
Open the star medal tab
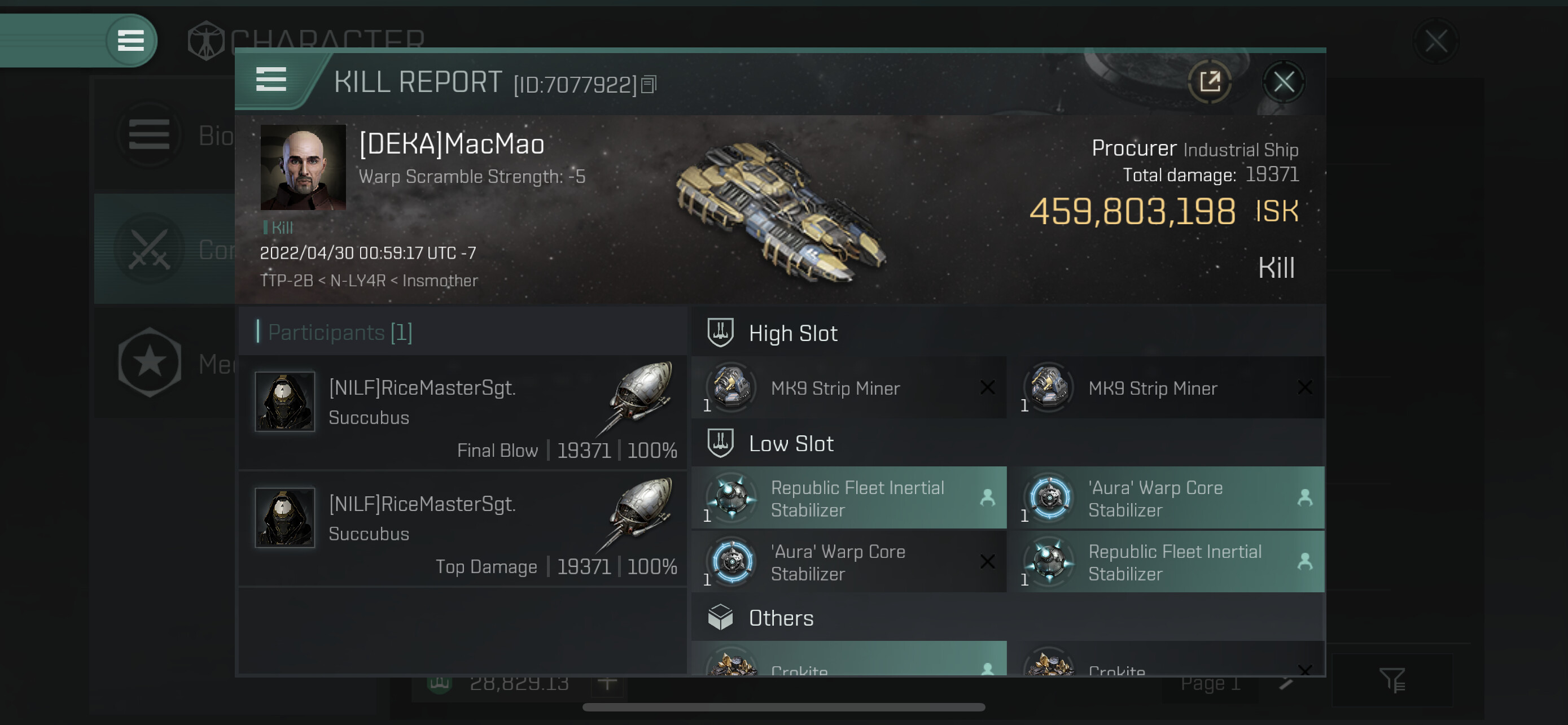pyautogui.click(x=150, y=363)
